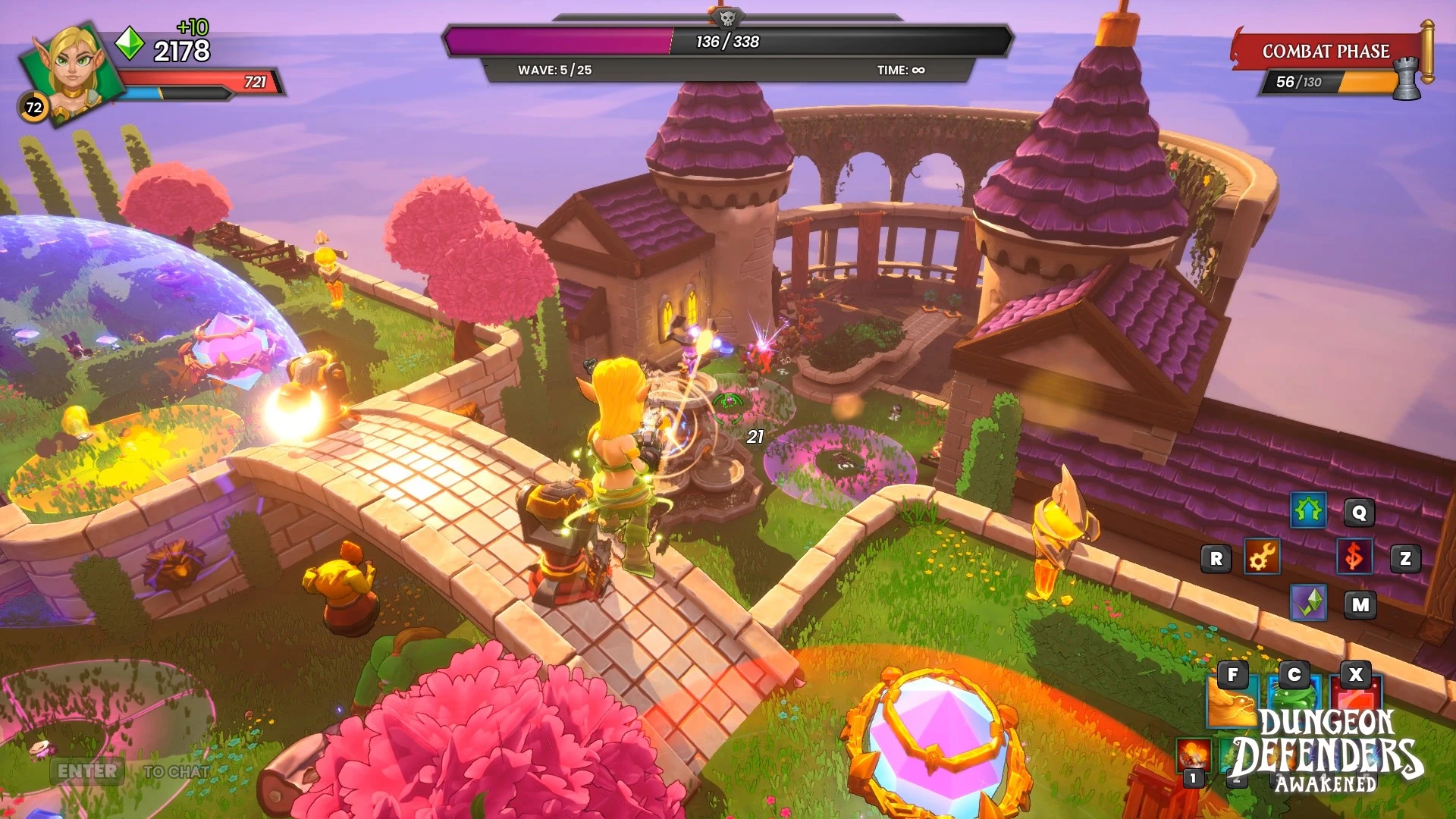
Task: Choose the fiery trap in hotbar slot 1
Action: pos(1193,755)
